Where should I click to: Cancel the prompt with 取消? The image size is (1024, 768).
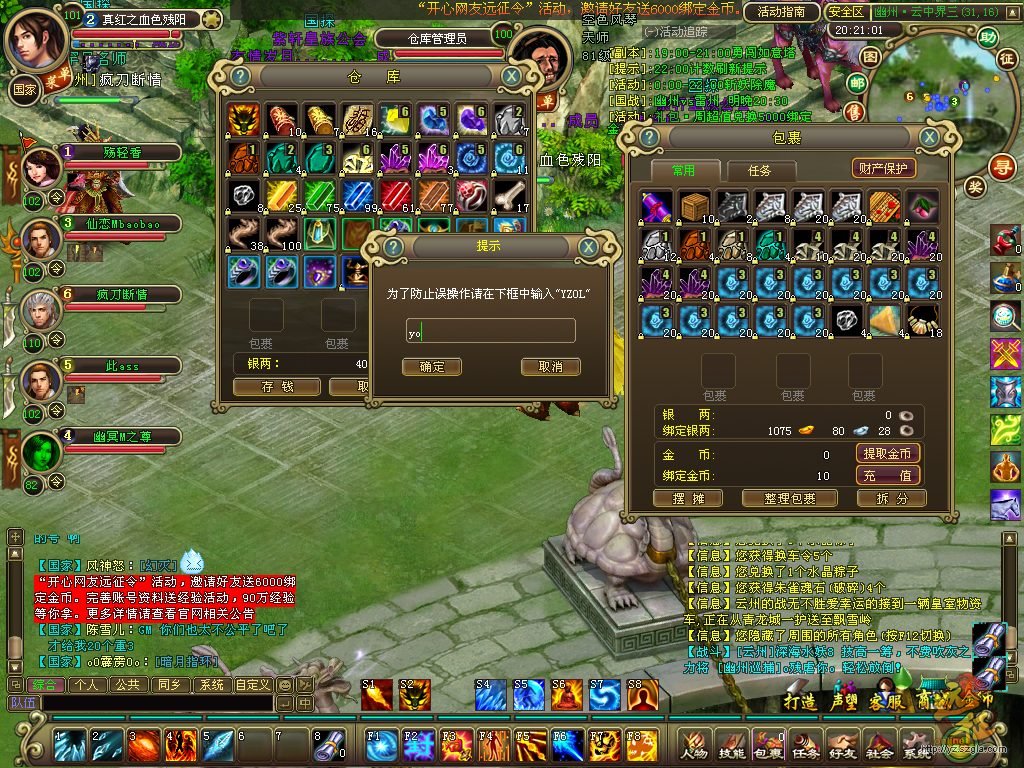pyautogui.click(x=550, y=367)
